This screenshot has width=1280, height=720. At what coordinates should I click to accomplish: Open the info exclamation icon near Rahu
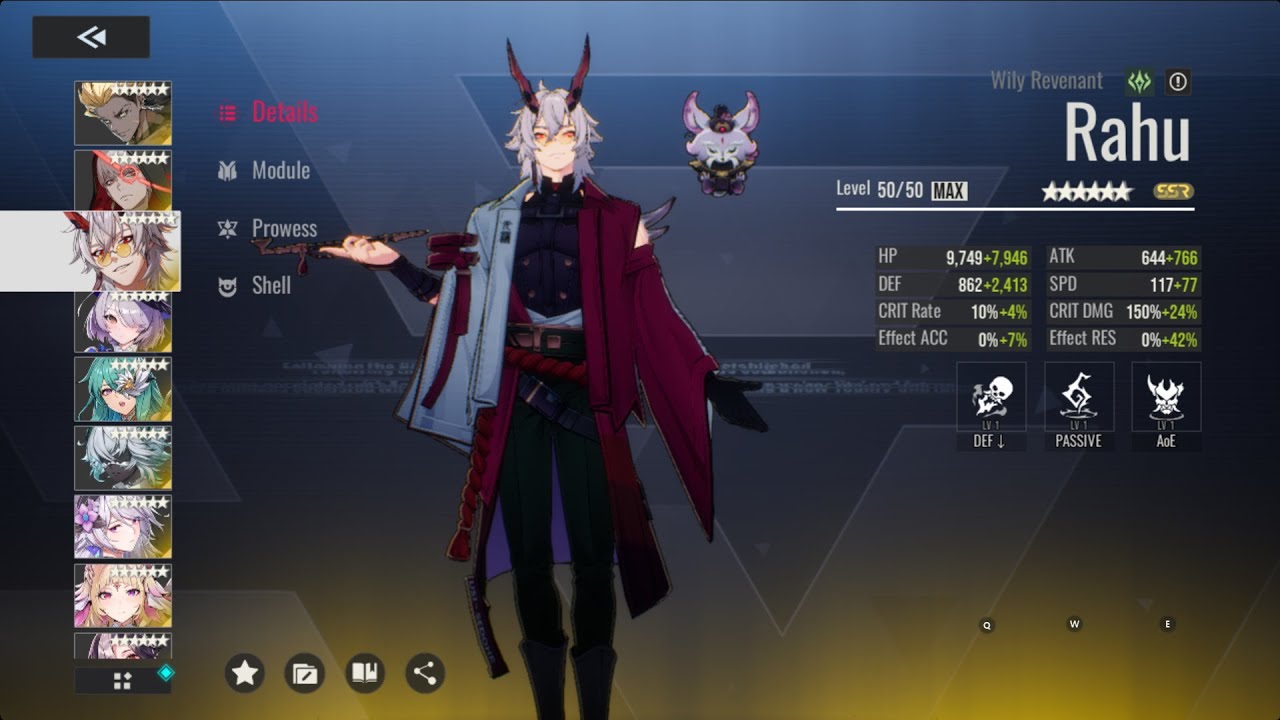(1178, 82)
